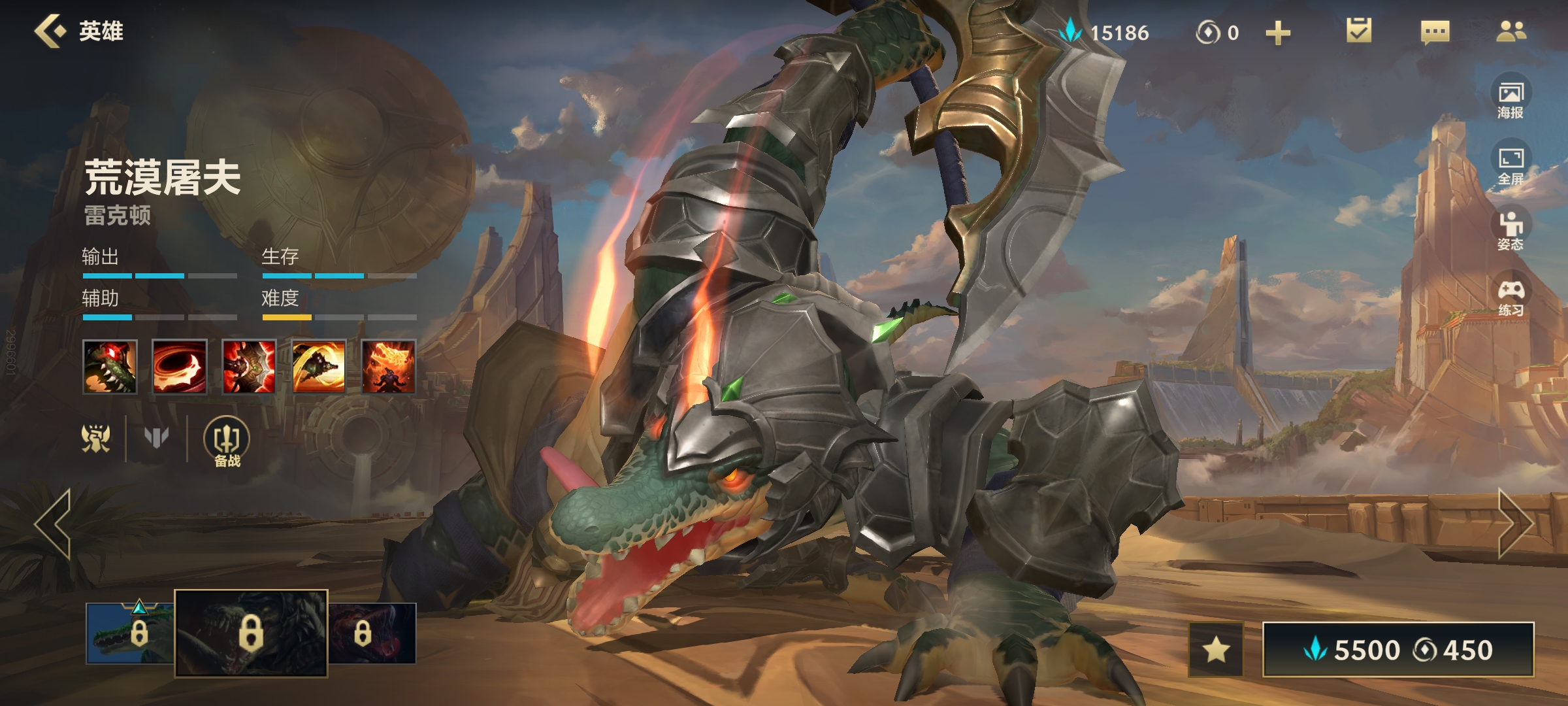The height and width of the screenshot is (706, 1568).
Task: Add champion to favorites with star button
Action: tap(1216, 650)
